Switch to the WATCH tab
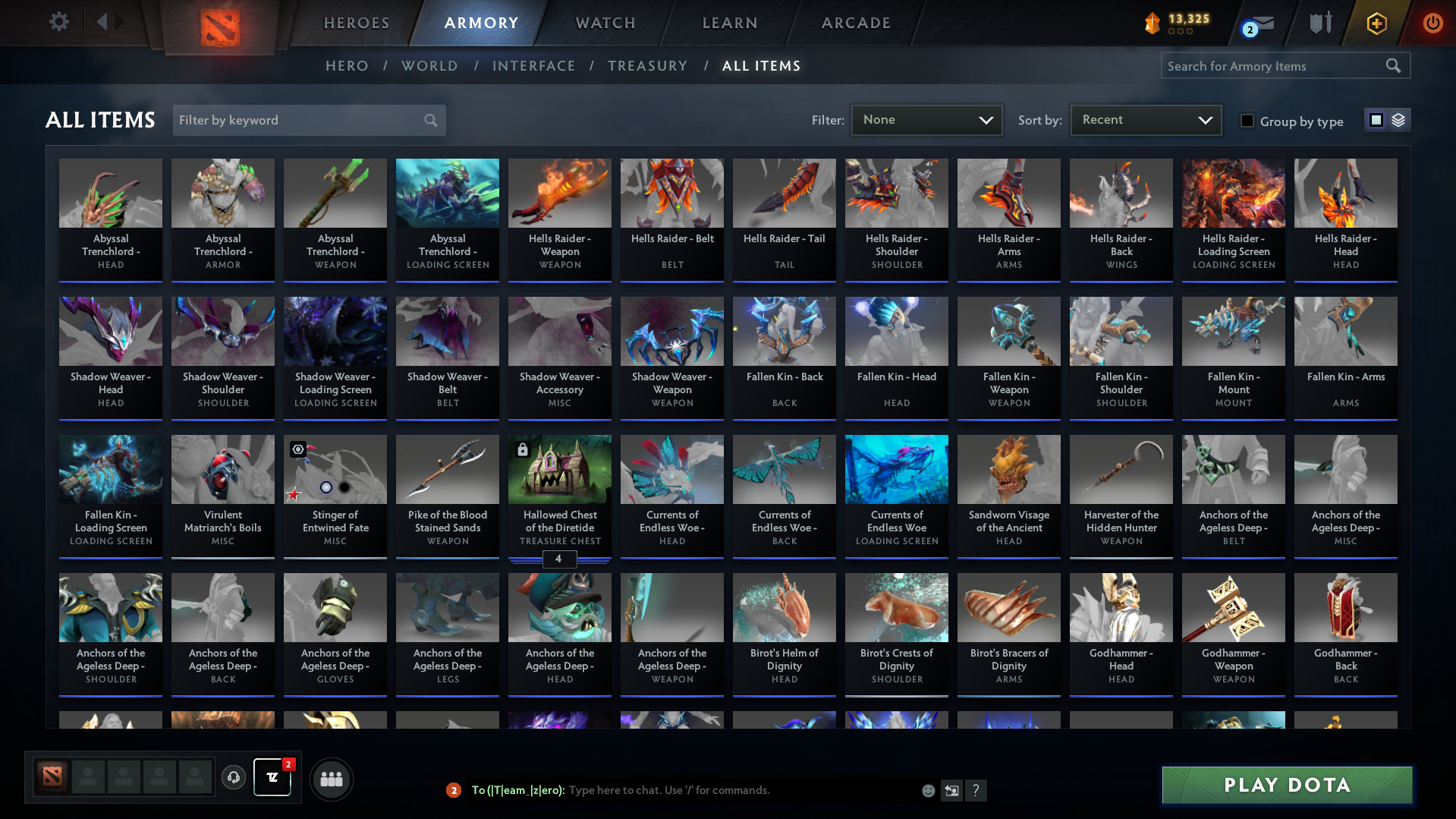1456x819 pixels. 605,23
